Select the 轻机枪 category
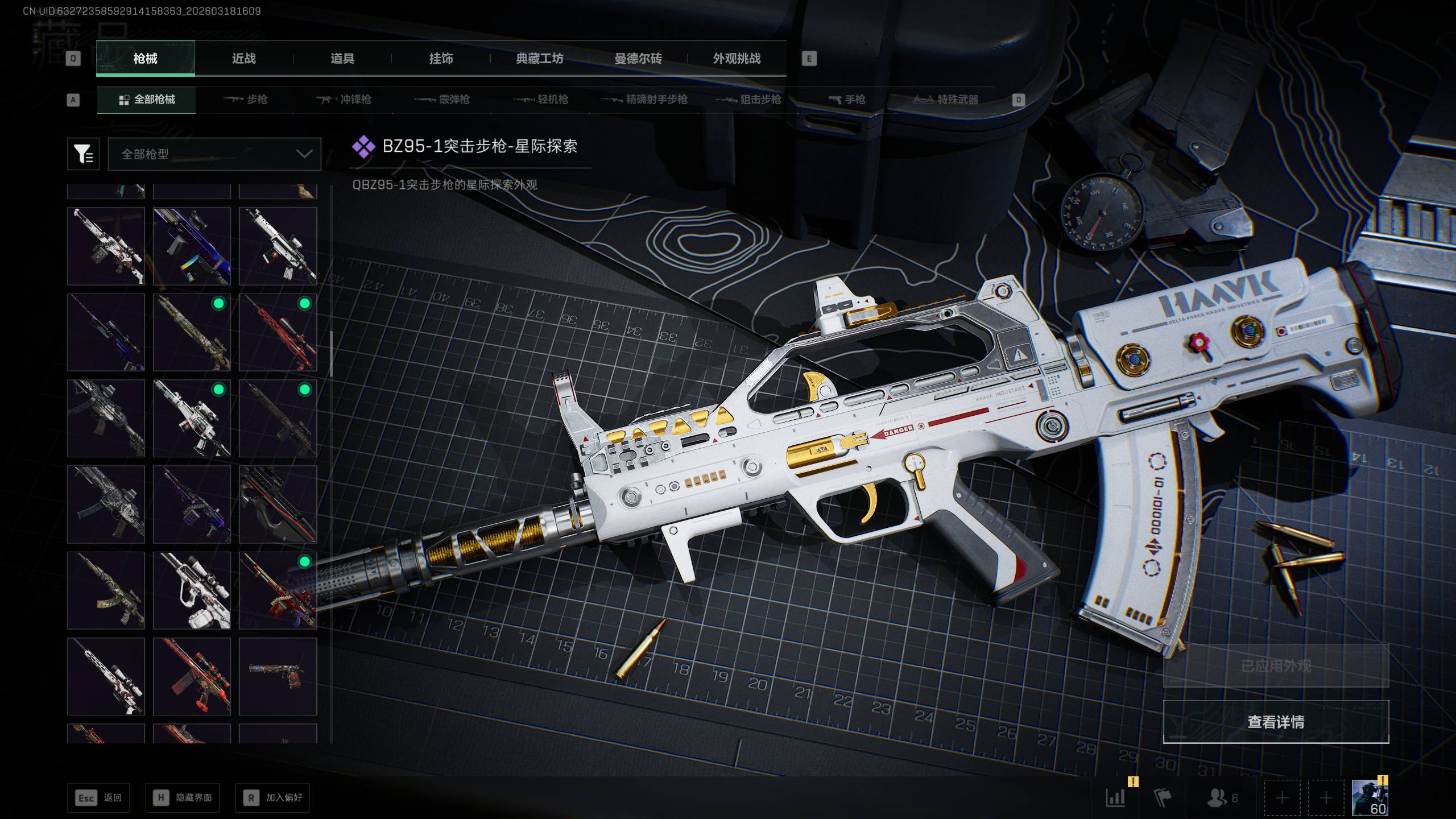 [541, 100]
